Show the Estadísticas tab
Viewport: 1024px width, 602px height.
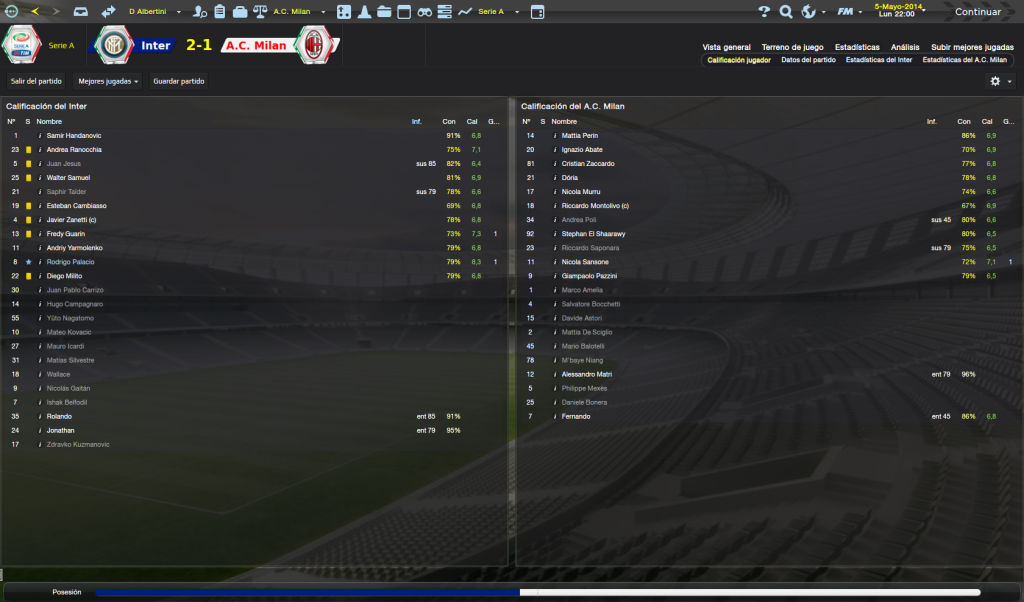[857, 47]
